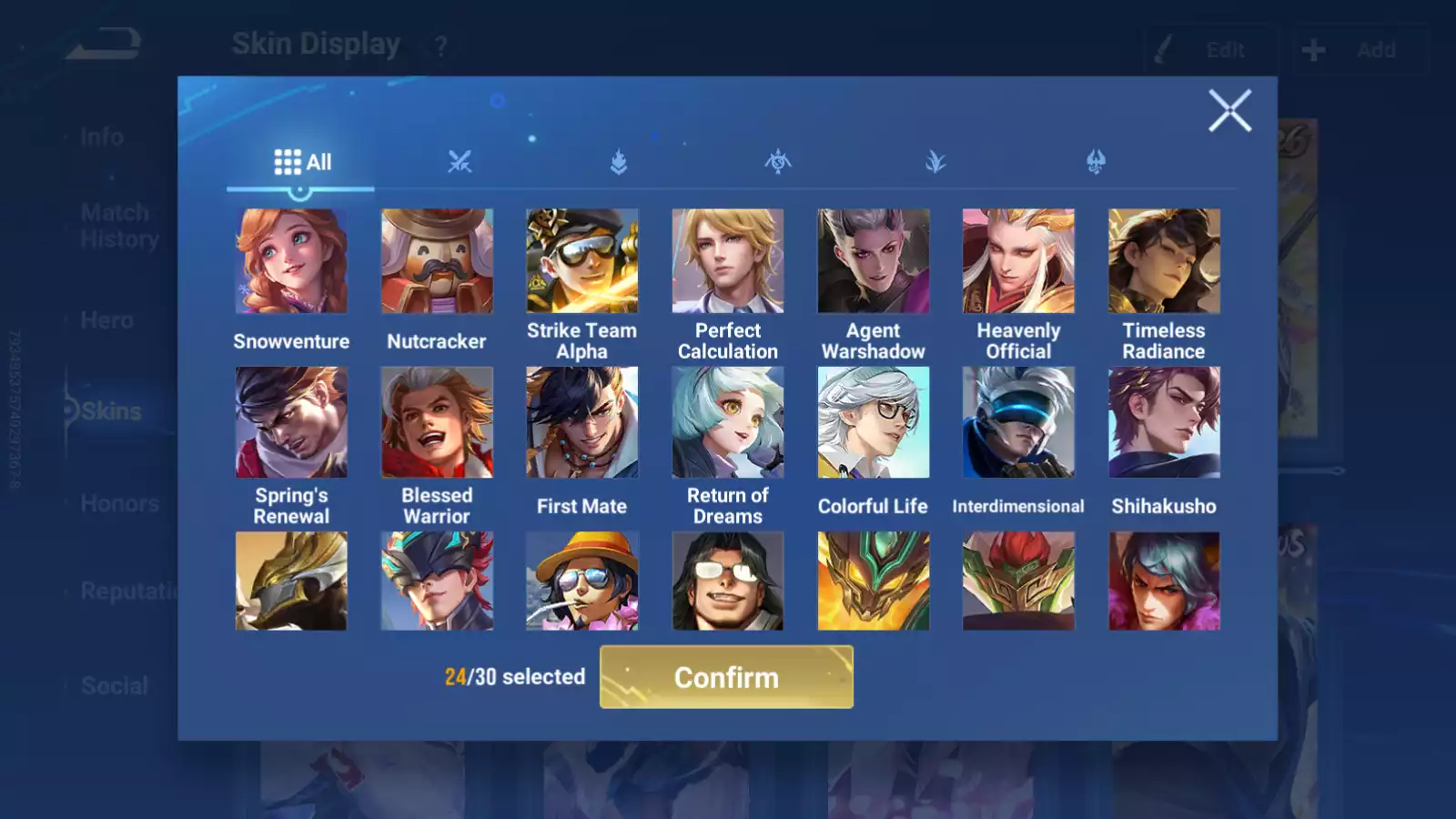
Task: Pick the Return of Dreams skin
Action: click(x=728, y=422)
